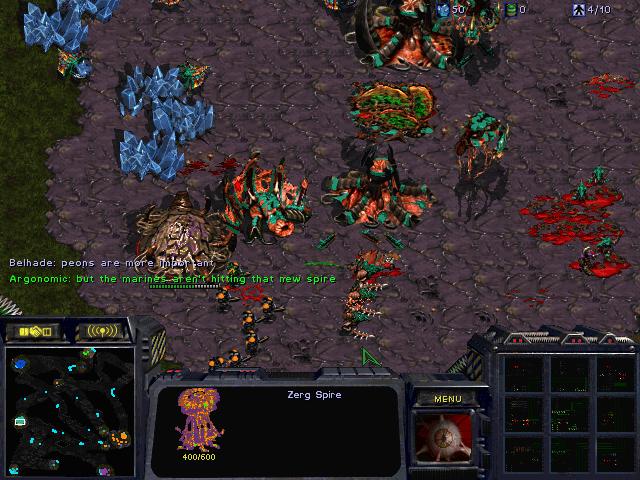Open the messaging broadcast button

point(102,330)
